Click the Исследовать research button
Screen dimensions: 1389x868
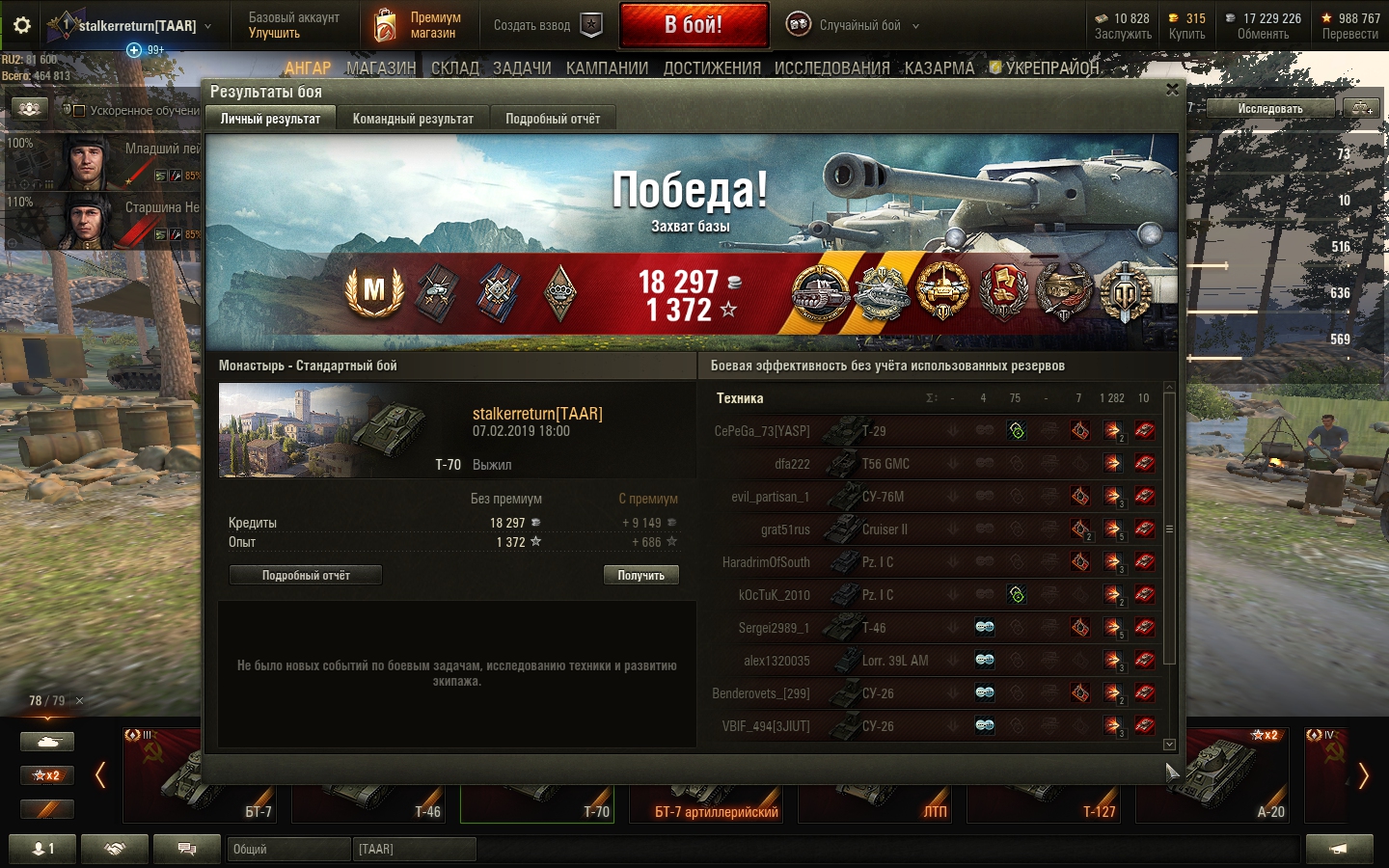tap(1269, 108)
